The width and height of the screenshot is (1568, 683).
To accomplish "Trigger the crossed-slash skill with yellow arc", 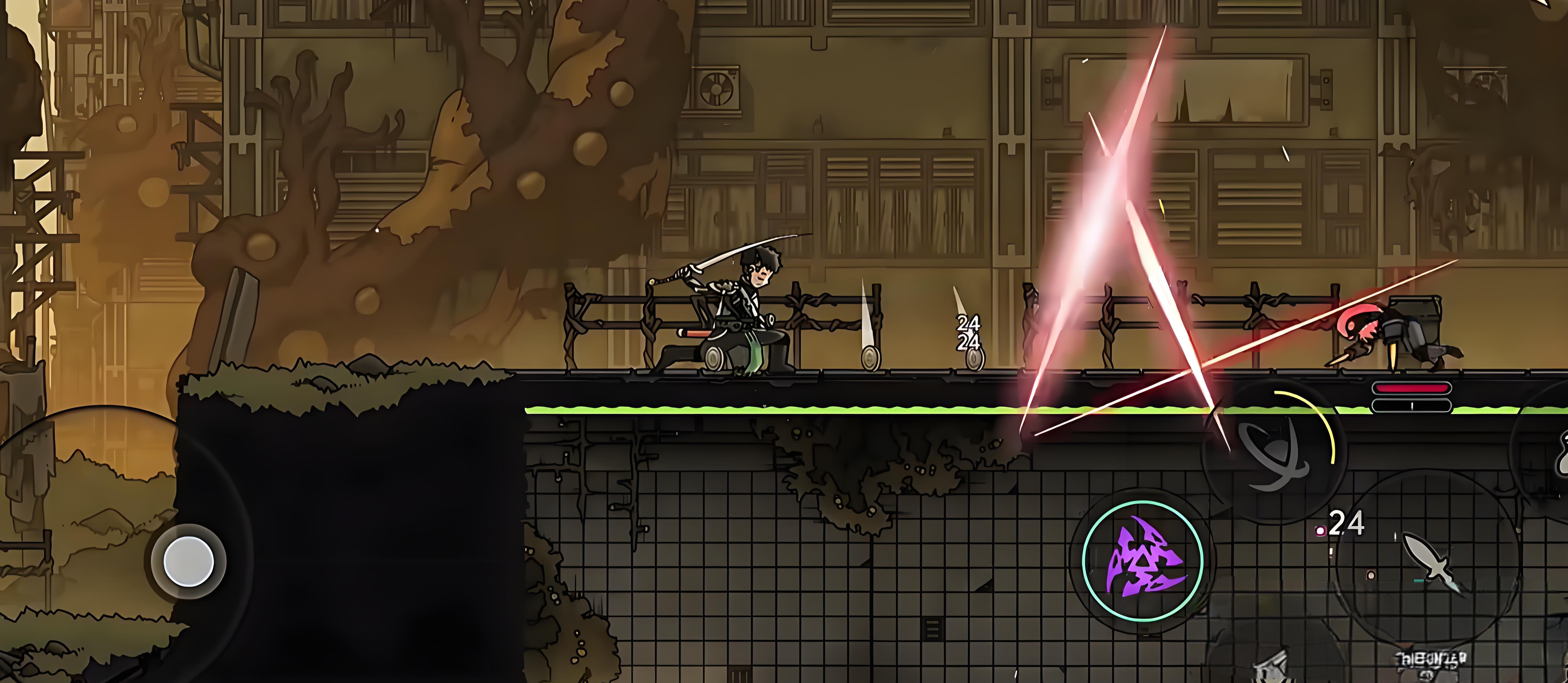I will click(x=1274, y=450).
